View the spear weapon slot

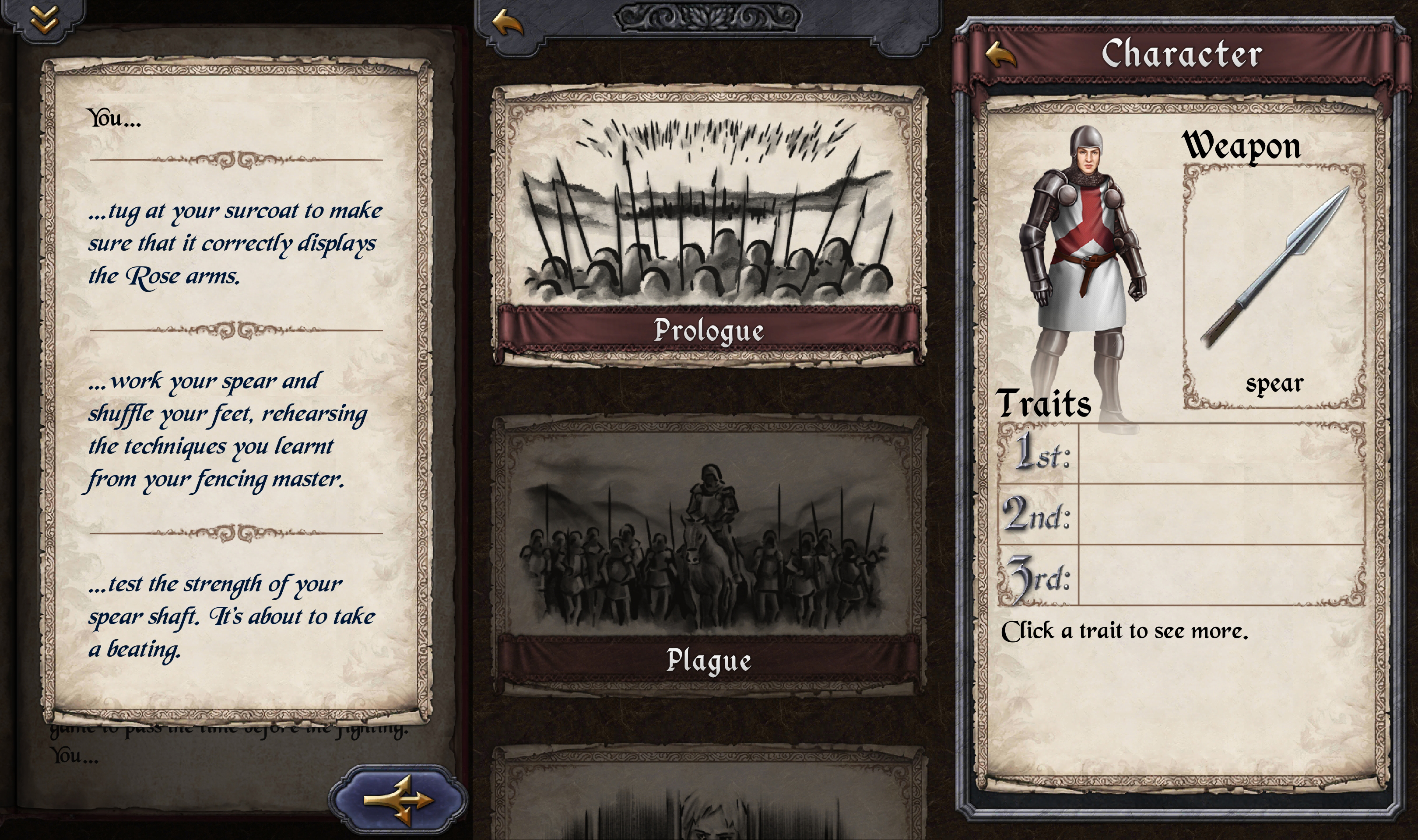[1274, 286]
